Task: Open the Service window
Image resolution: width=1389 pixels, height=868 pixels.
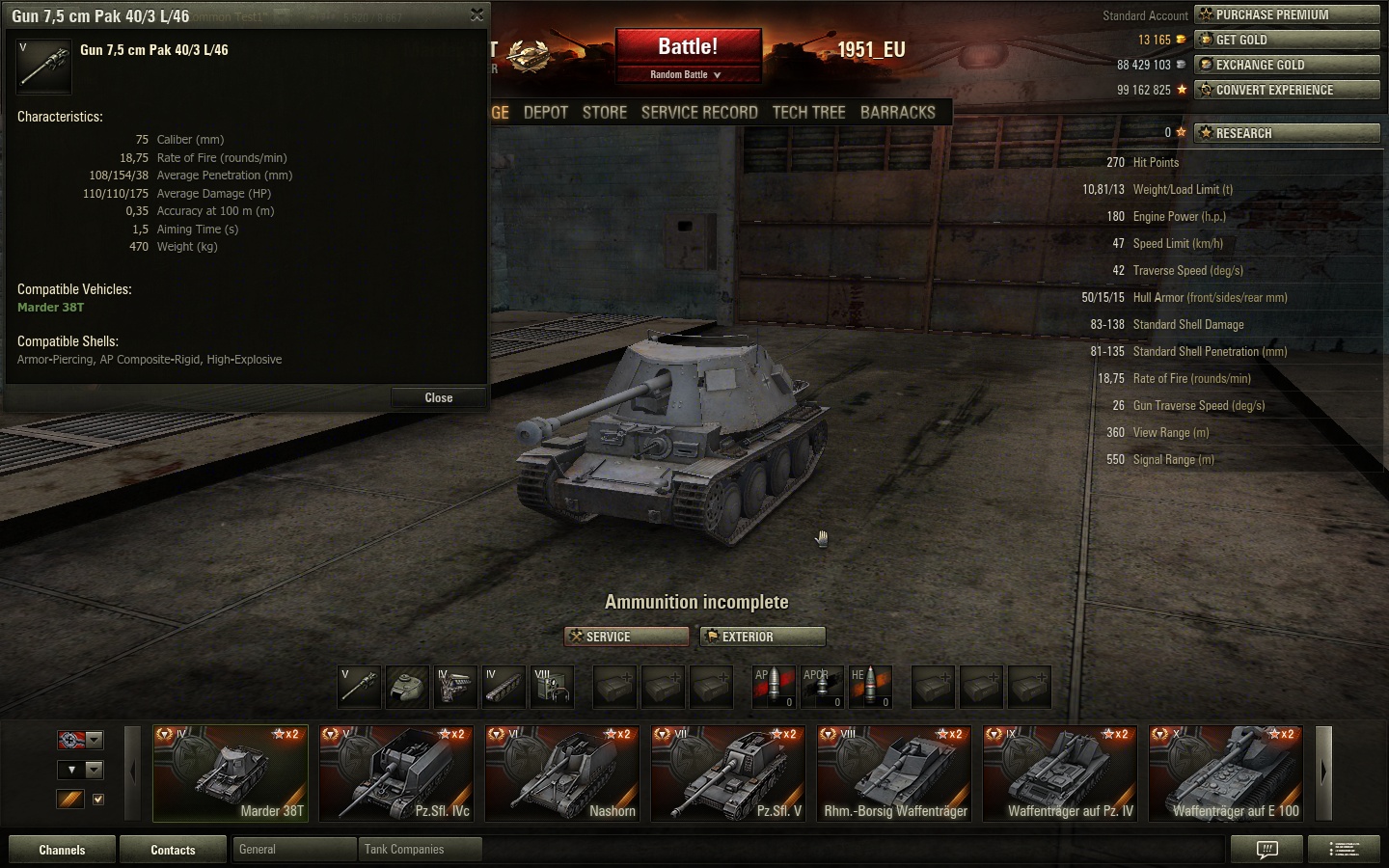Action: (627, 637)
